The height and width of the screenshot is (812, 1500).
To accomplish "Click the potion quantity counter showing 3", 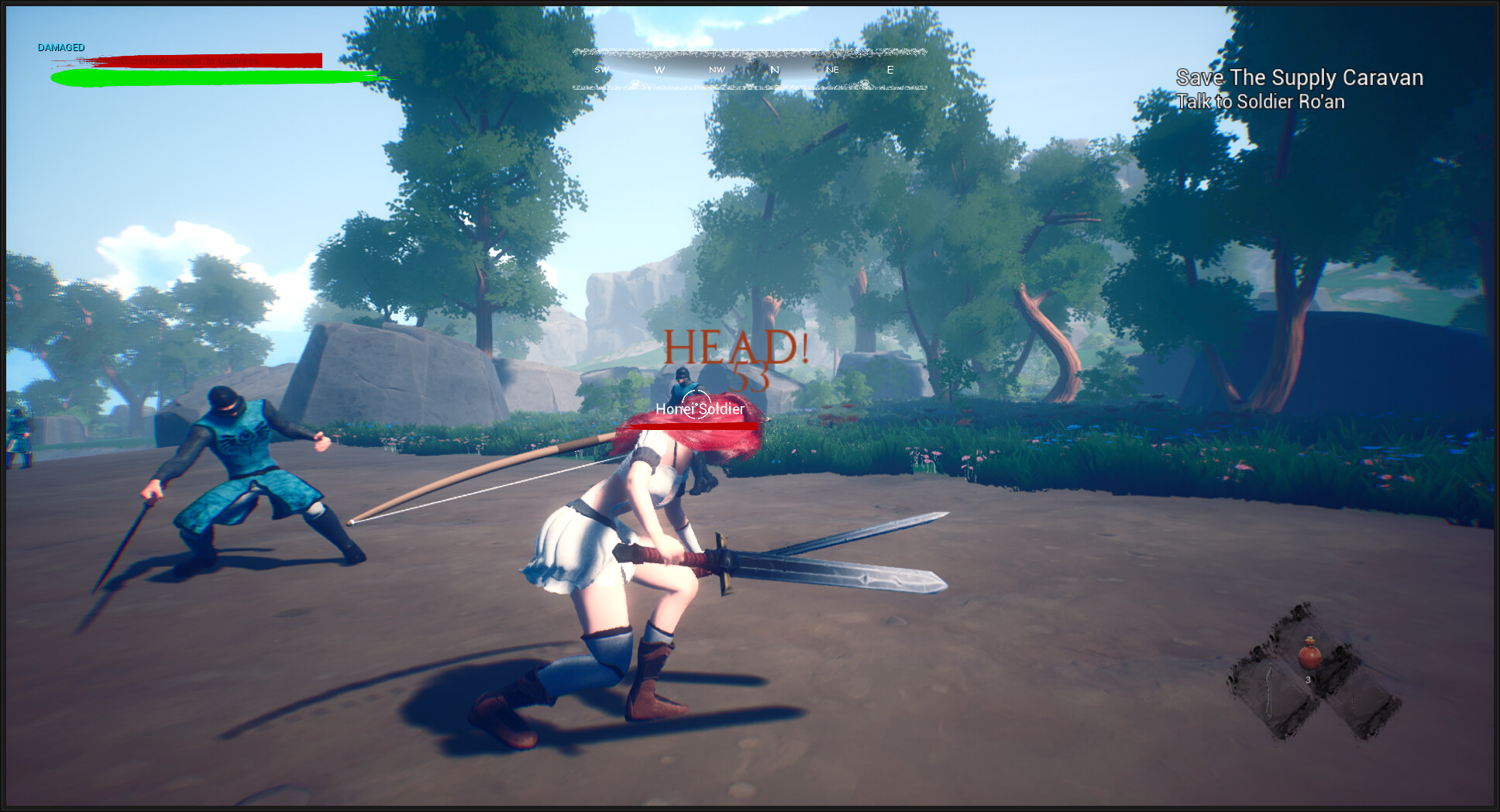I will 1309,679.
